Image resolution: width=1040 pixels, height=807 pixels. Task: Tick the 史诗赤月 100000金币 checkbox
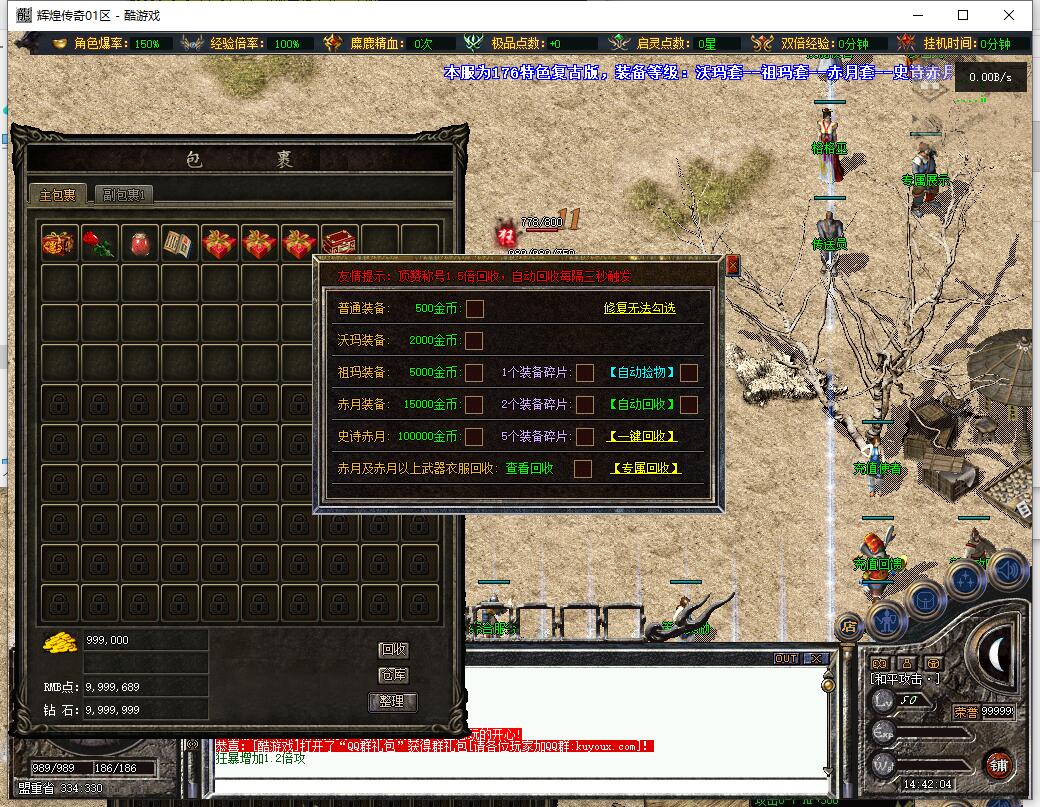474,436
